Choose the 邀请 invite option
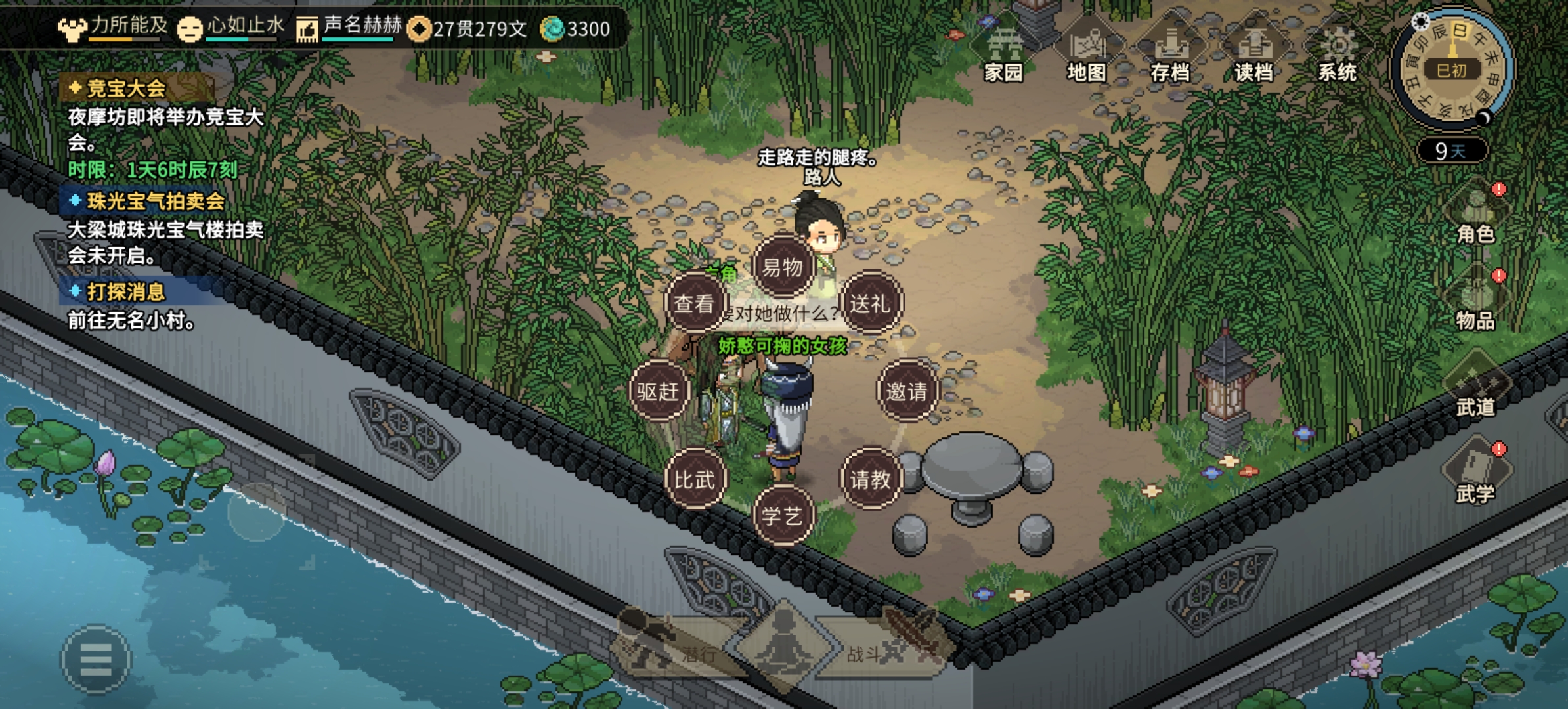The height and width of the screenshot is (709, 1568). tap(907, 391)
